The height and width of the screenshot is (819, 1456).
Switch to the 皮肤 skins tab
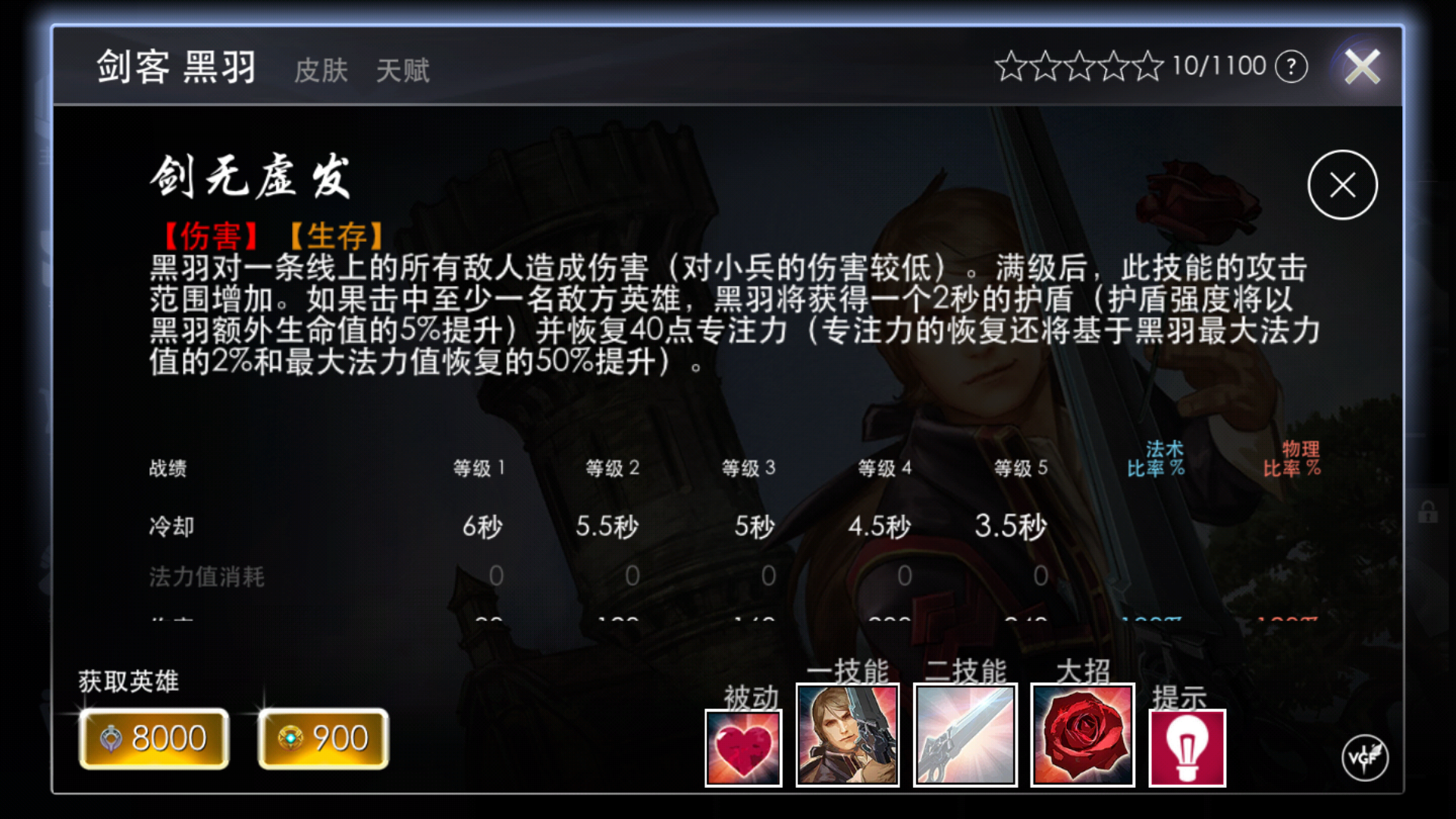click(x=321, y=71)
